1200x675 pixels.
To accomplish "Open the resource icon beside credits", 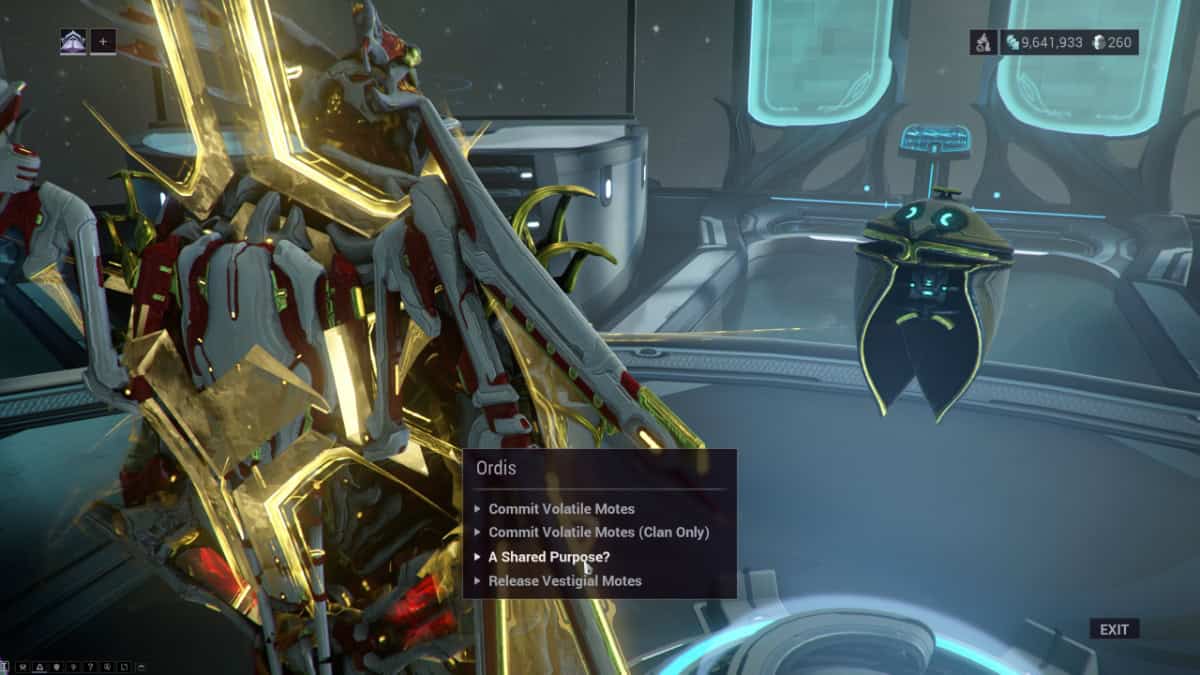I will point(983,42).
